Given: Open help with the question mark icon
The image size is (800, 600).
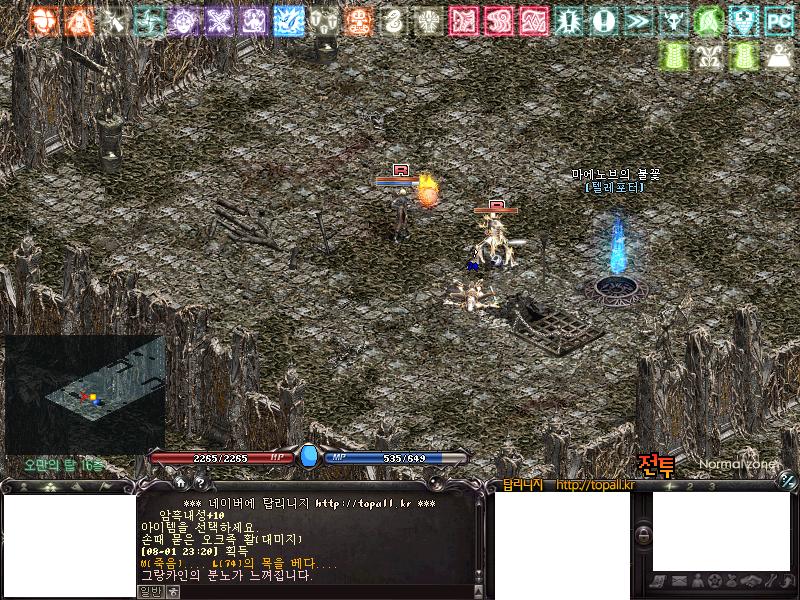Looking at the screenshot, I should coord(200,484).
